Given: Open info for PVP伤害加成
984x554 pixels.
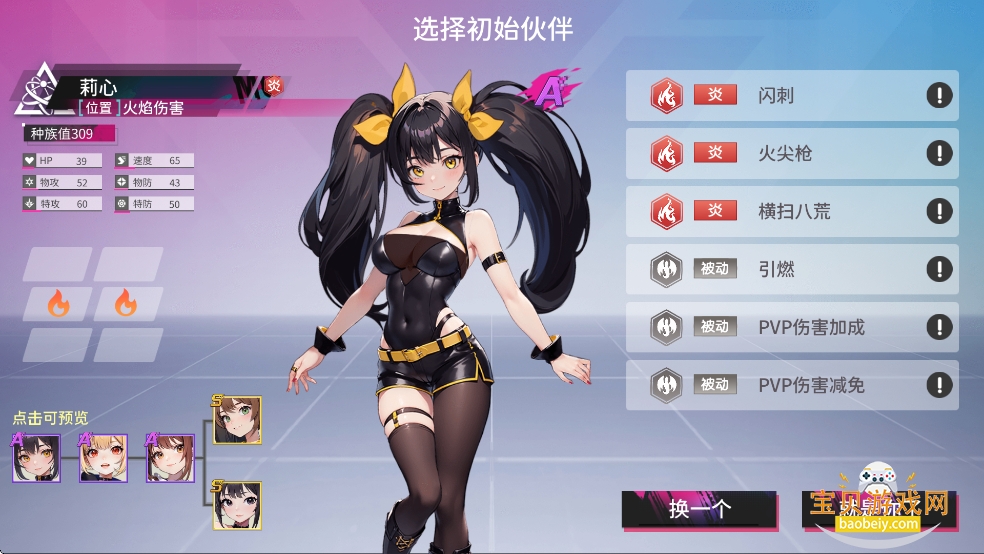Looking at the screenshot, I should click(939, 327).
